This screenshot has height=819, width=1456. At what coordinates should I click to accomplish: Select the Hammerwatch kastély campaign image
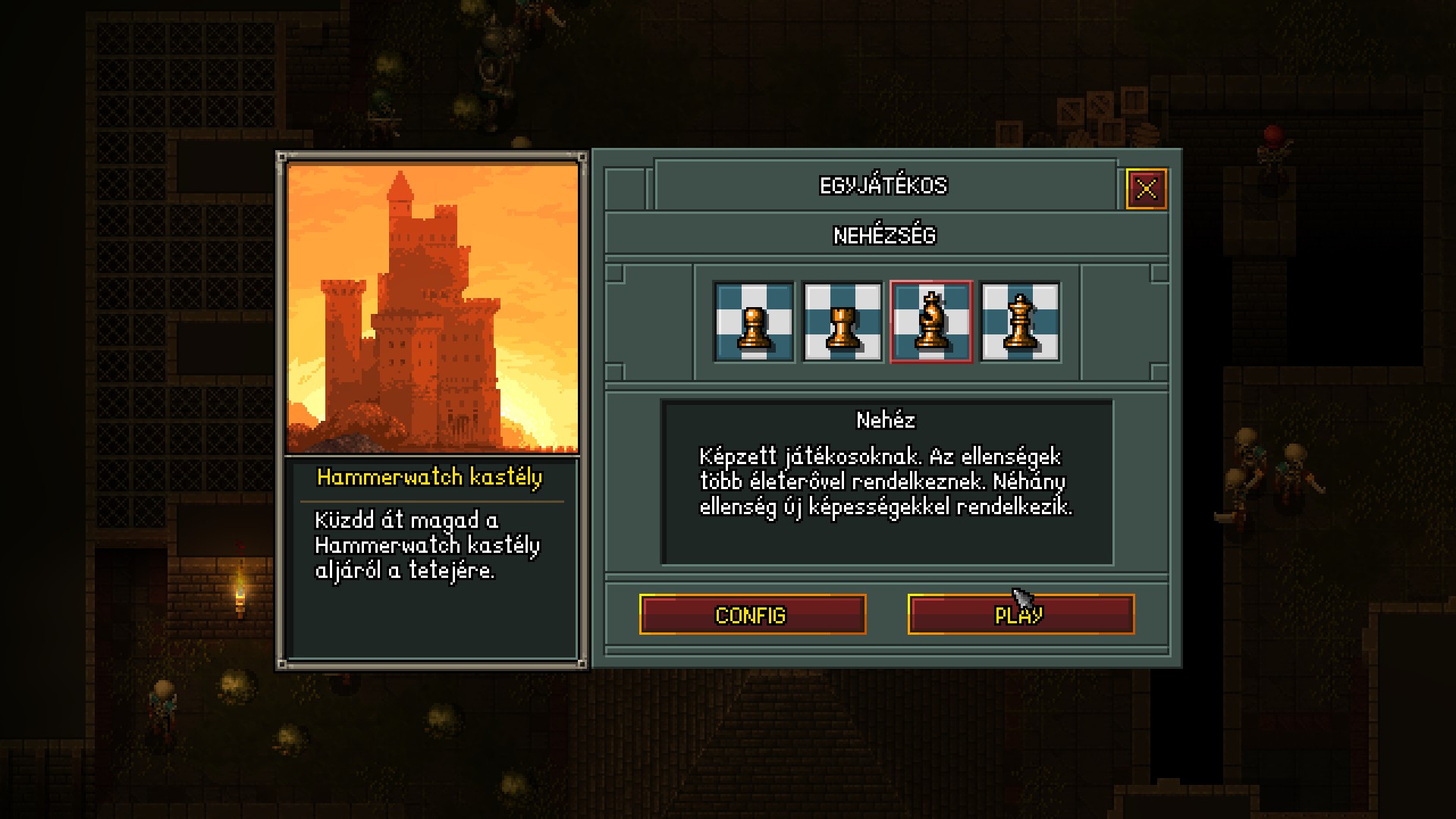coord(432,309)
